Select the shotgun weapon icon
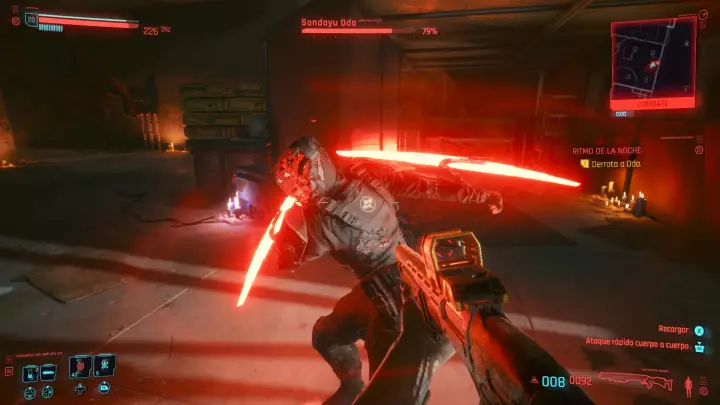Image resolution: width=720 pixels, height=405 pixels. pyautogui.click(x=636, y=381)
